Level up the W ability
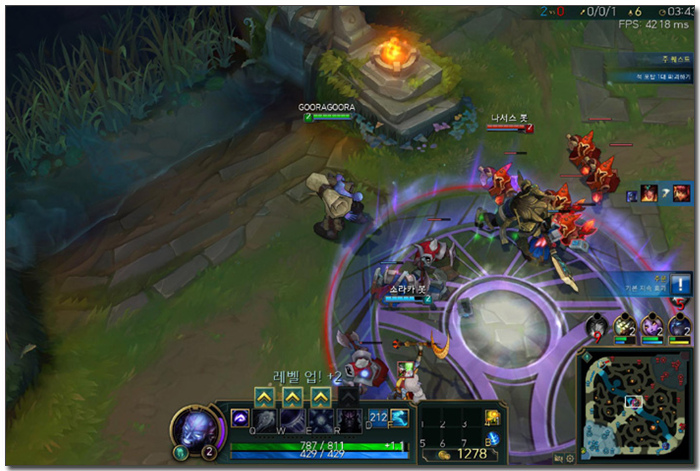The height and width of the screenshot is (471, 700). click(291, 397)
